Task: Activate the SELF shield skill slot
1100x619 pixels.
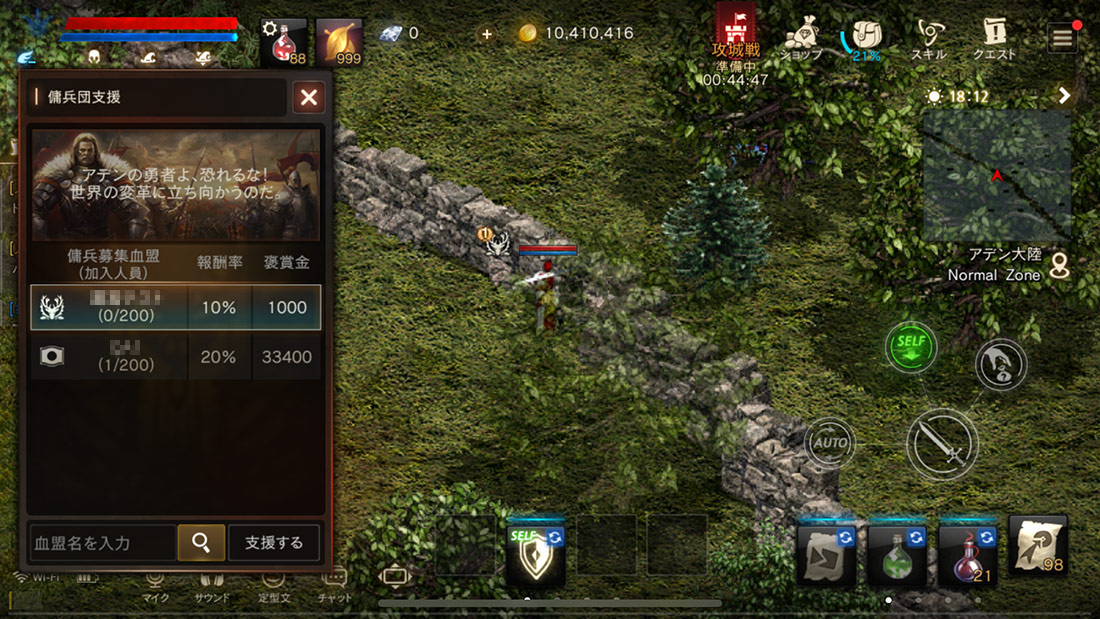Action: [x=536, y=555]
